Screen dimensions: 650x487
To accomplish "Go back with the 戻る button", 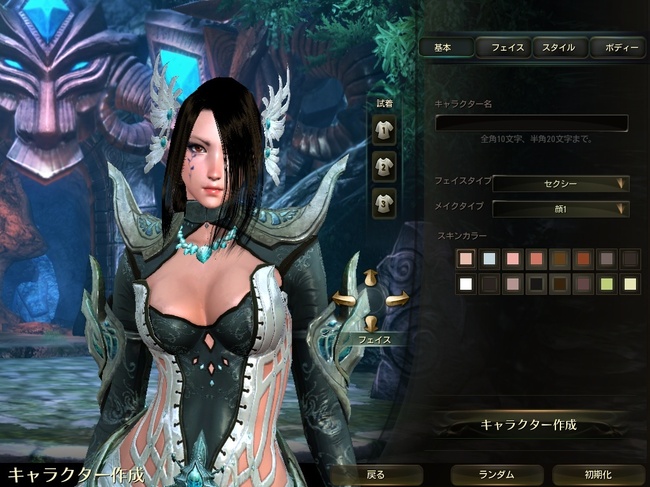I will [x=375, y=474].
